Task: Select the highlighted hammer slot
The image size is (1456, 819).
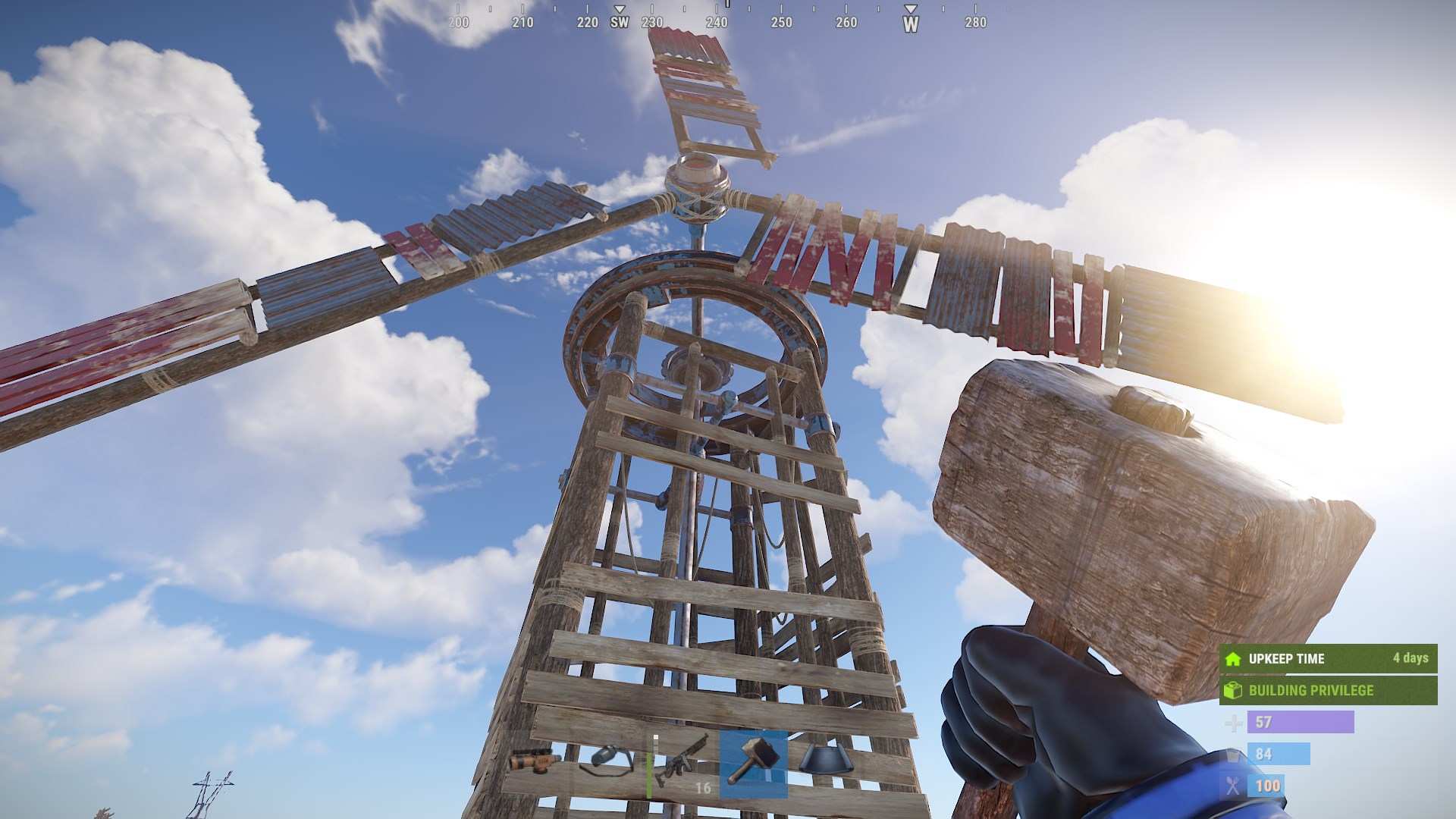Action: point(753,762)
